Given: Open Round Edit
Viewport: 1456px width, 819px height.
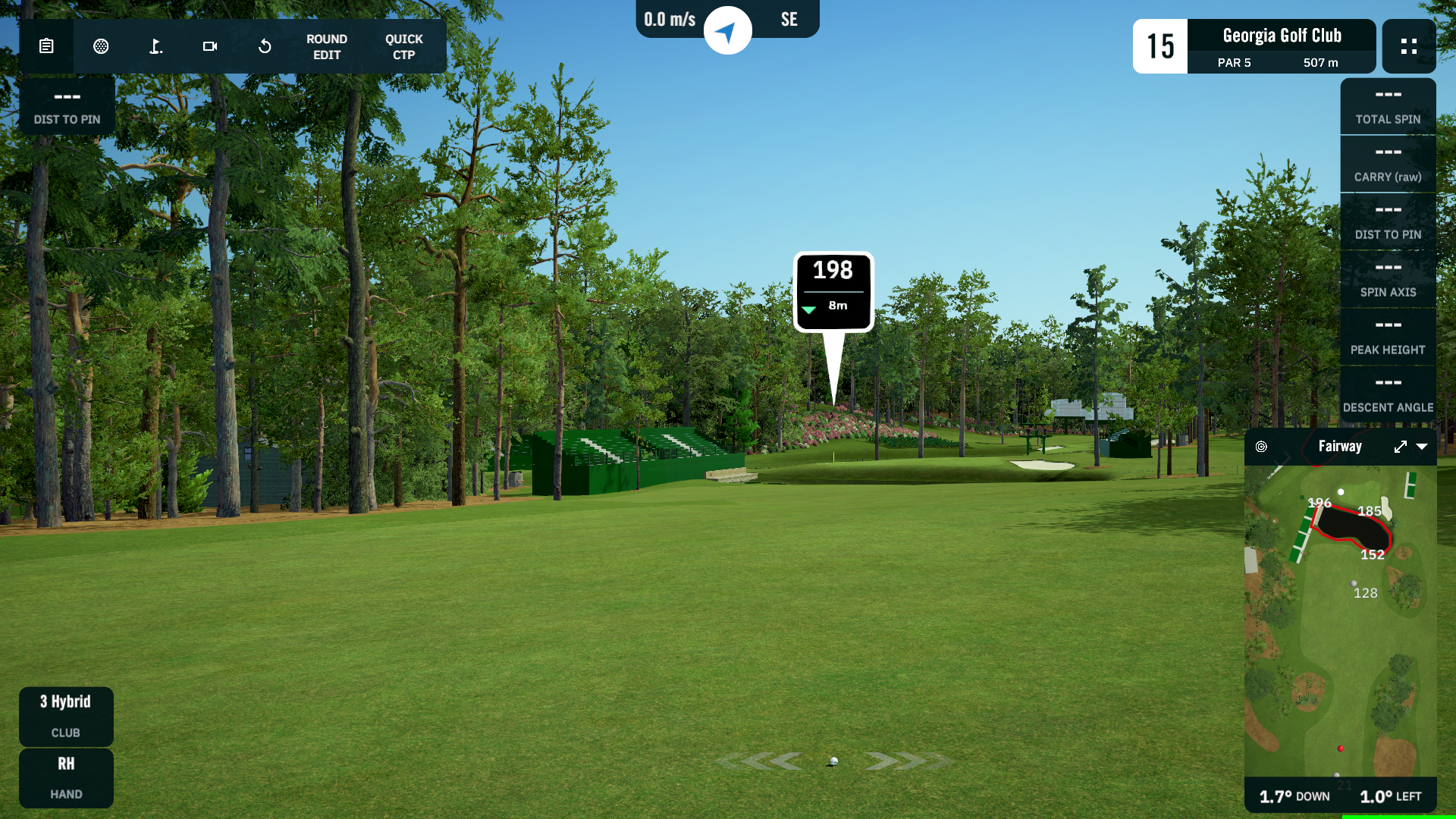Looking at the screenshot, I should (327, 47).
